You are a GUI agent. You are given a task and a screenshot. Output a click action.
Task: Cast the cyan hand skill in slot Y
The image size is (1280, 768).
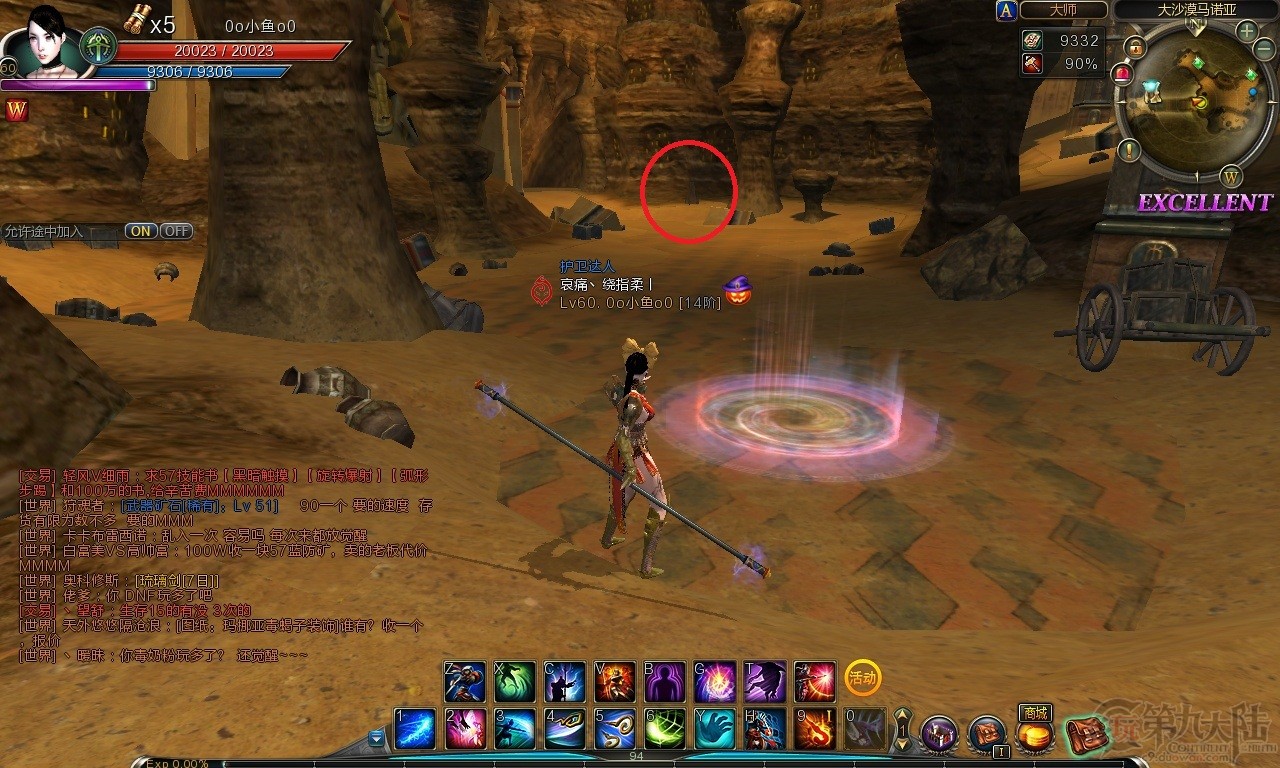click(x=714, y=729)
